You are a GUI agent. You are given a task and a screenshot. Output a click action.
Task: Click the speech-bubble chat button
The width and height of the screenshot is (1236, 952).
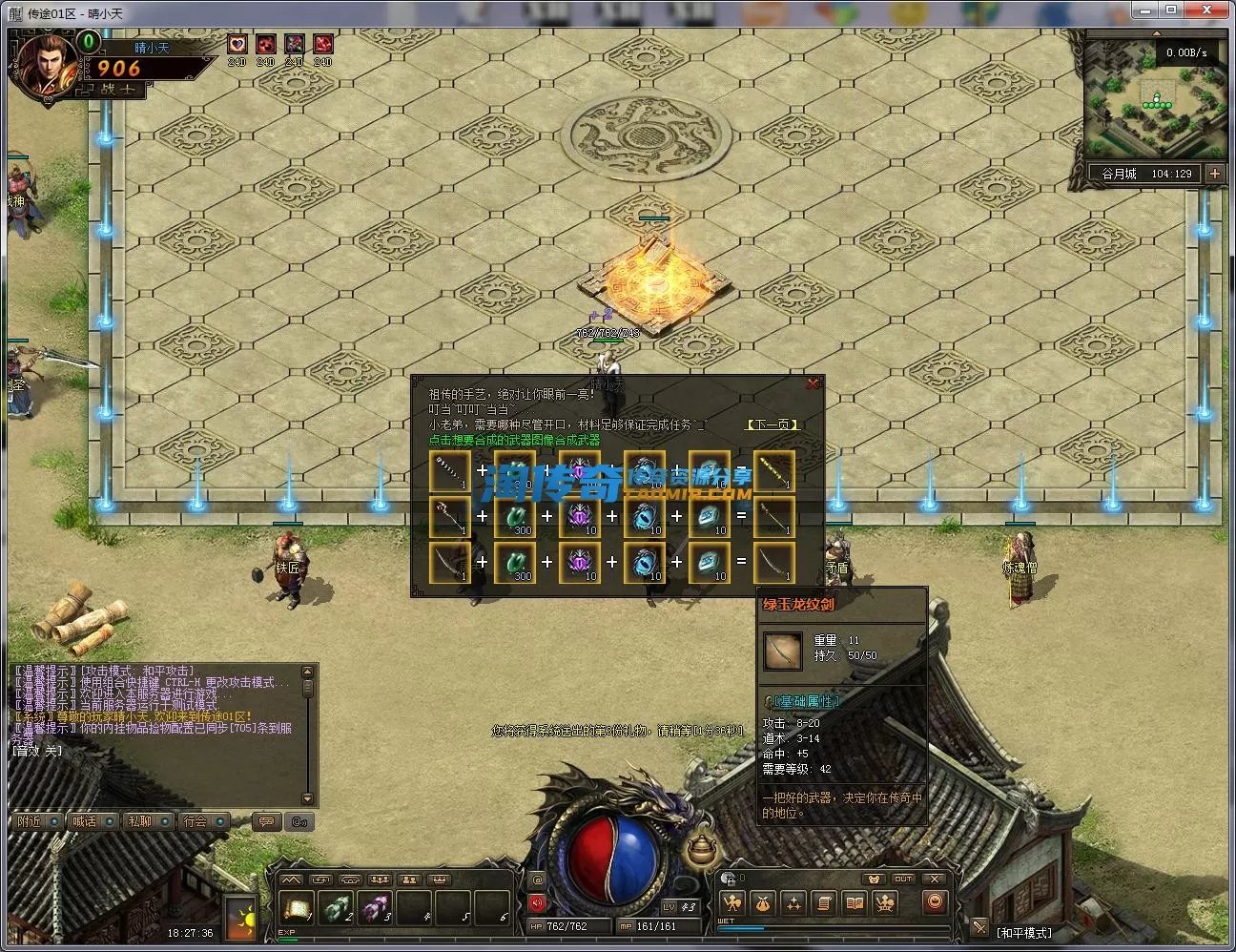pyautogui.click(x=267, y=821)
